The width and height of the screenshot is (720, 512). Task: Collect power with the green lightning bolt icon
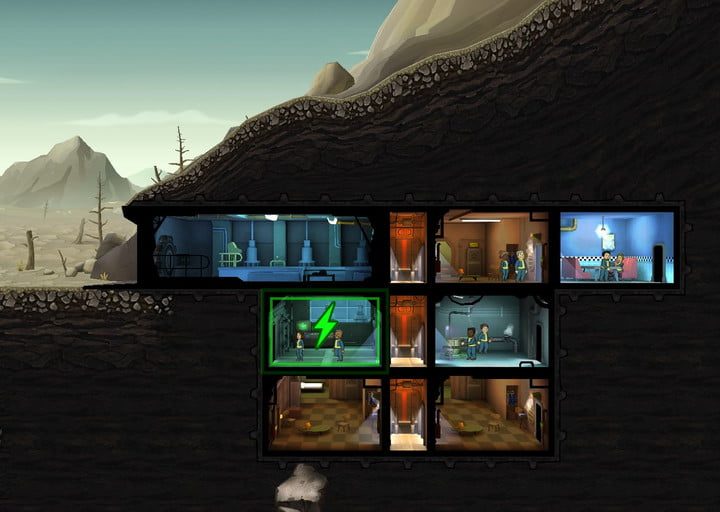pyautogui.click(x=324, y=327)
